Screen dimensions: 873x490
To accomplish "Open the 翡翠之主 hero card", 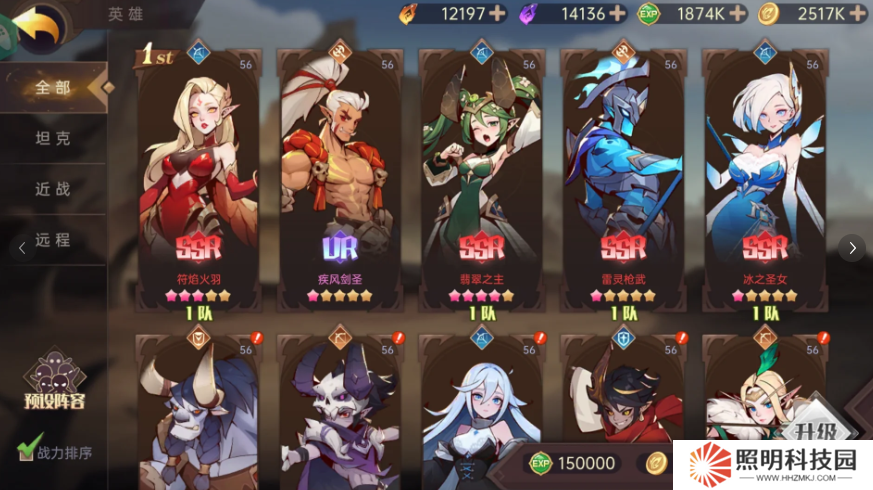I will (x=481, y=180).
